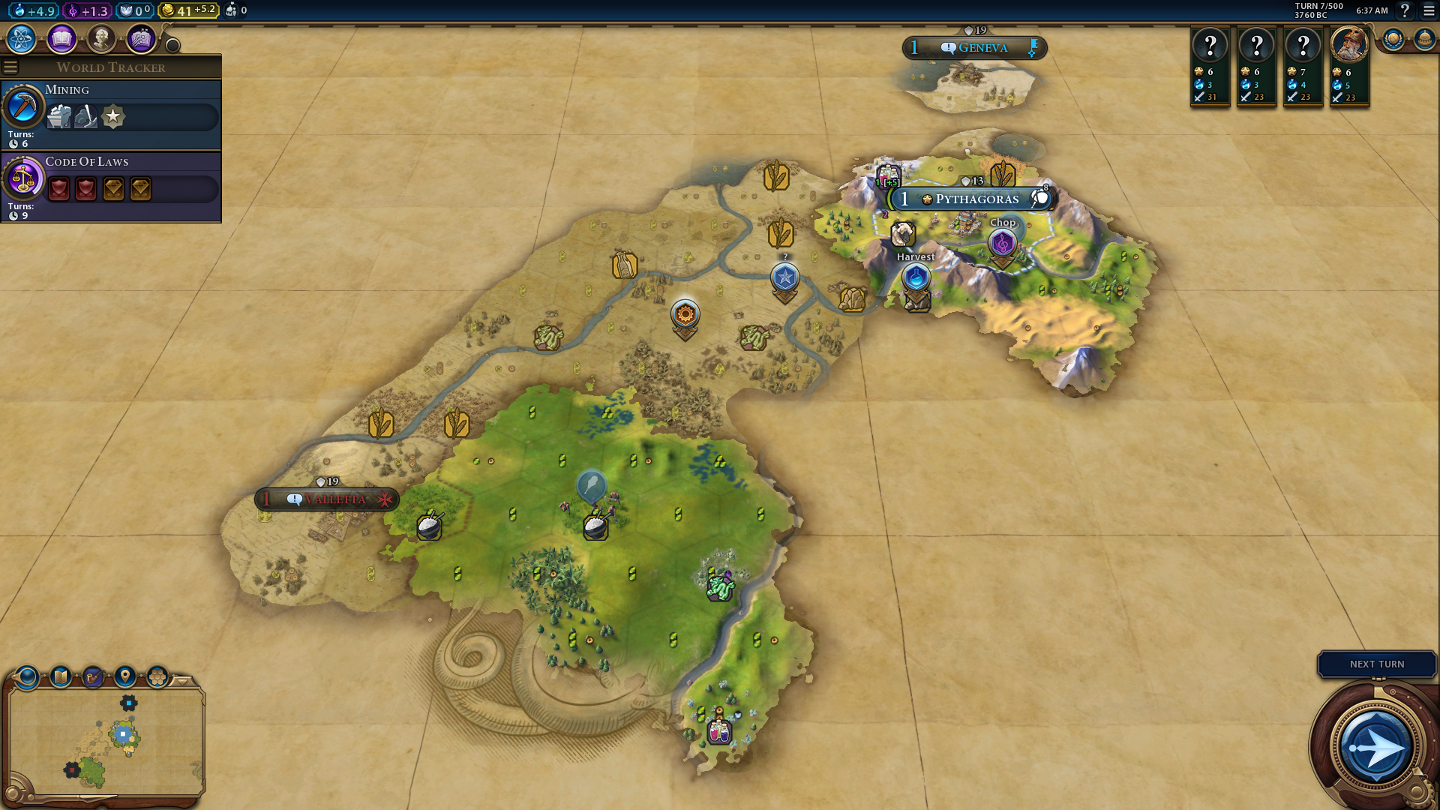The height and width of the screenshot is (810, 1440).
Task: Open the Civics tree button
Action: coord(62,39)
